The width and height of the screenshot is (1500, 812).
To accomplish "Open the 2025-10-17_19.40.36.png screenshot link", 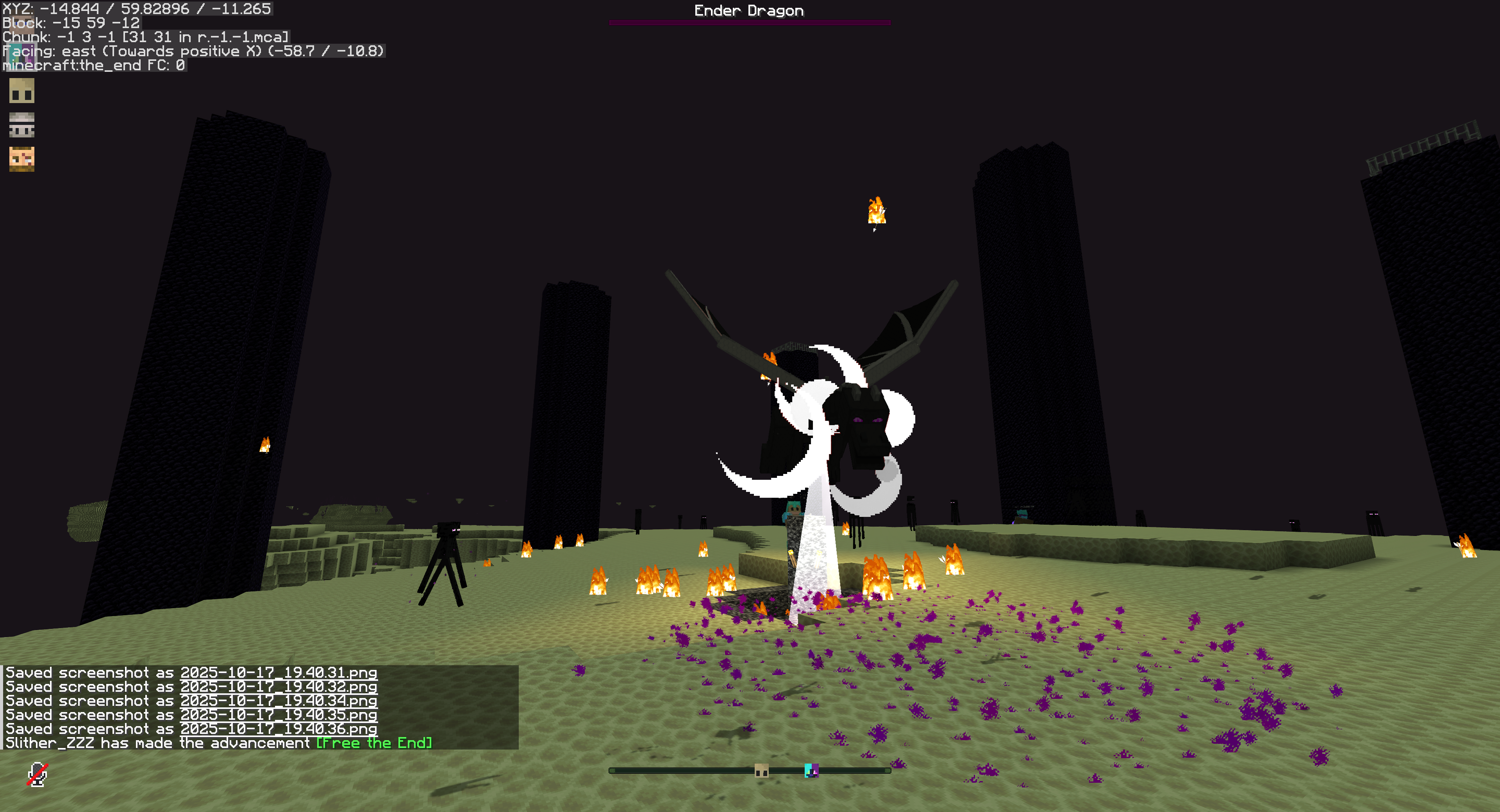I will (279, 729).
